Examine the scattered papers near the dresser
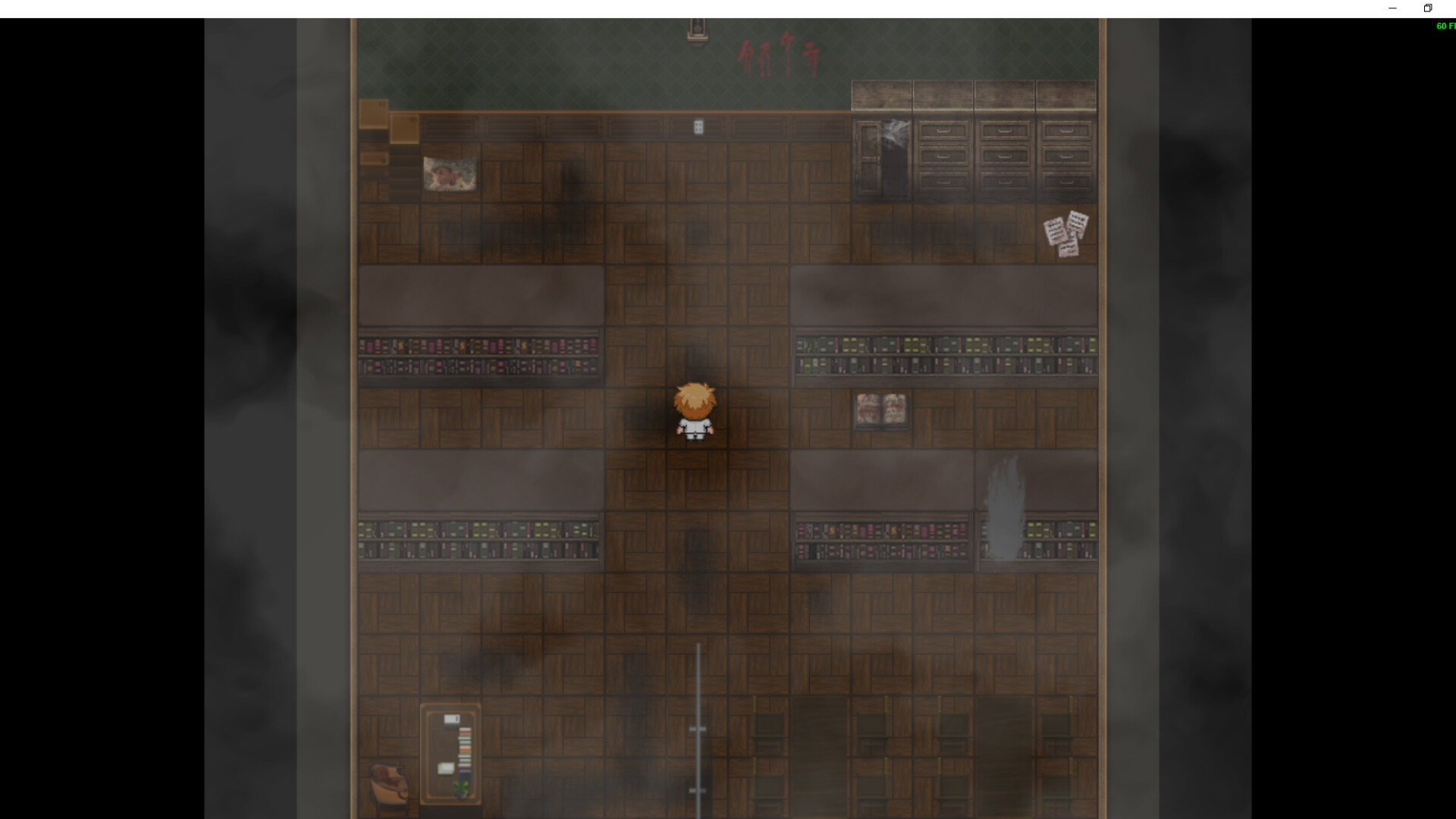The width and height of the screenshot is (1456, 819). click(1065, 235)
